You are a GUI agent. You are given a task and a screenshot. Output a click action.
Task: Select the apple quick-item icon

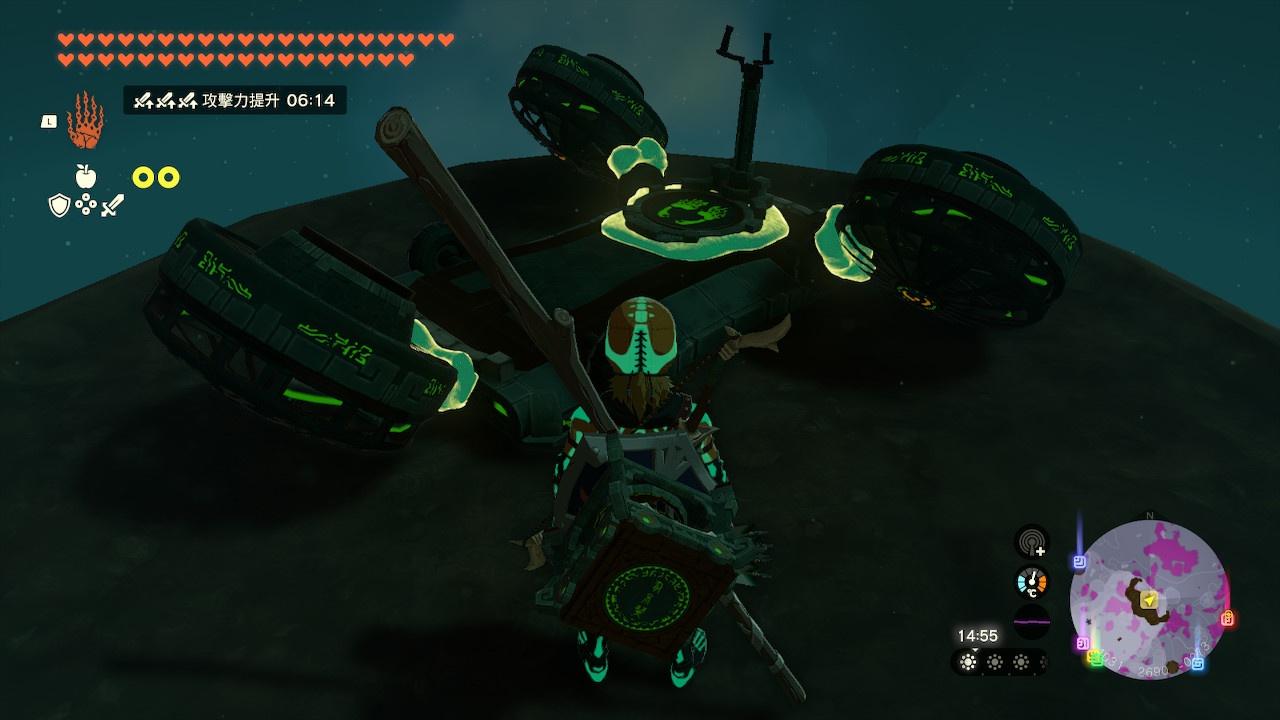(x=86, y=177)
